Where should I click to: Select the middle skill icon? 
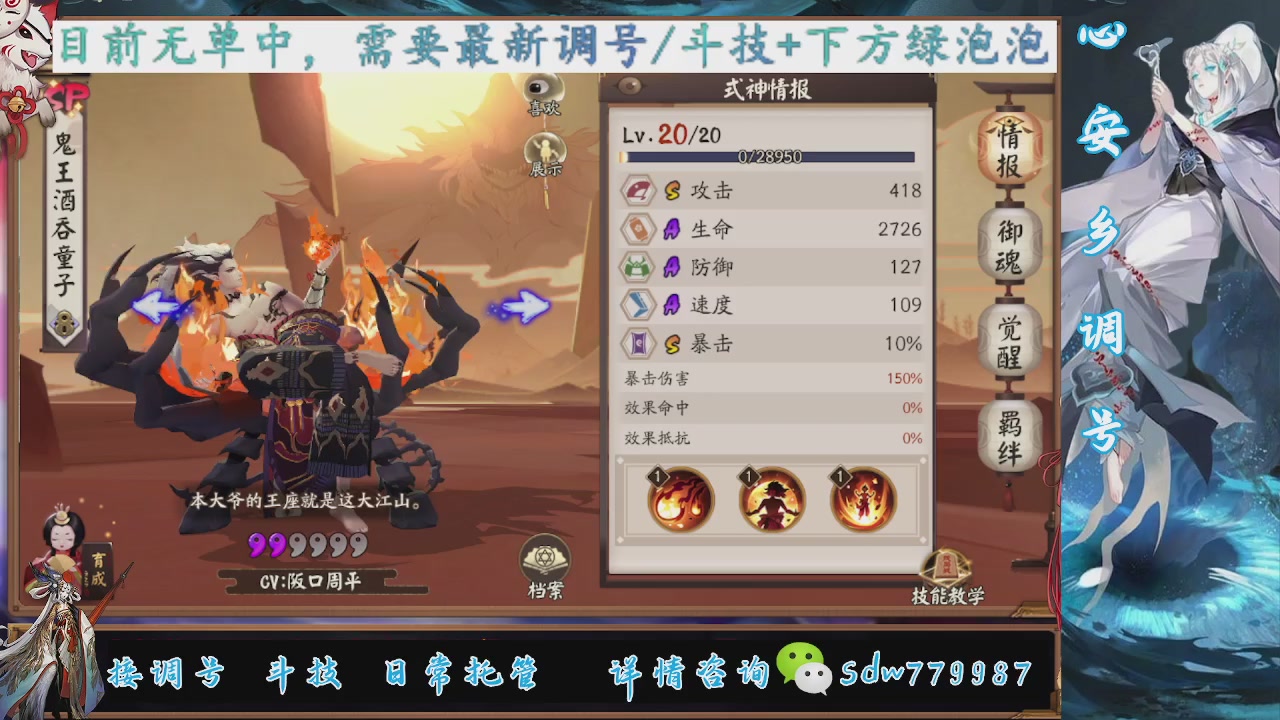tap(770, 497)
